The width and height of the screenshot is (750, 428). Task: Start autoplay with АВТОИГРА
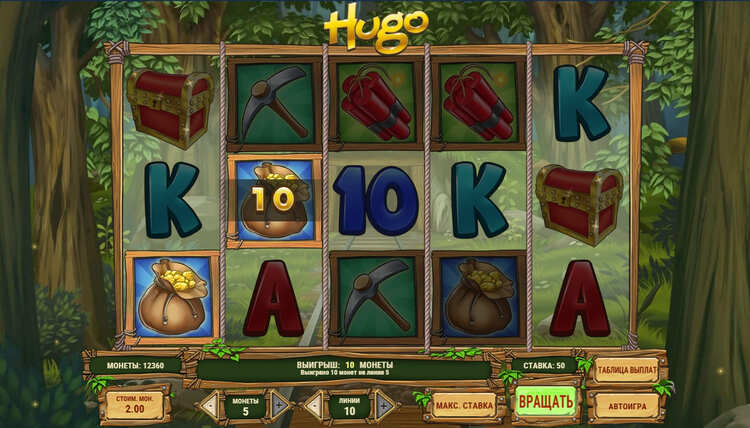627,406
